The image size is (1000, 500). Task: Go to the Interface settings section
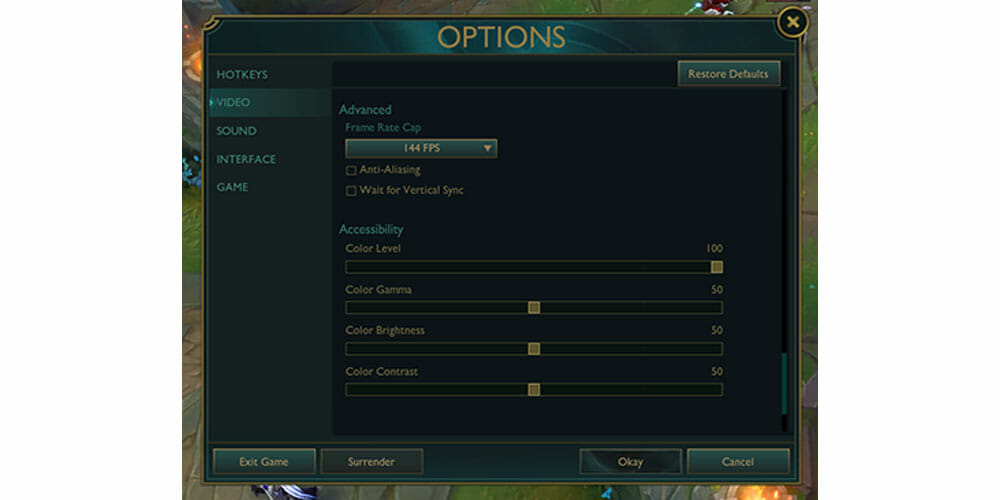[246, 159]
